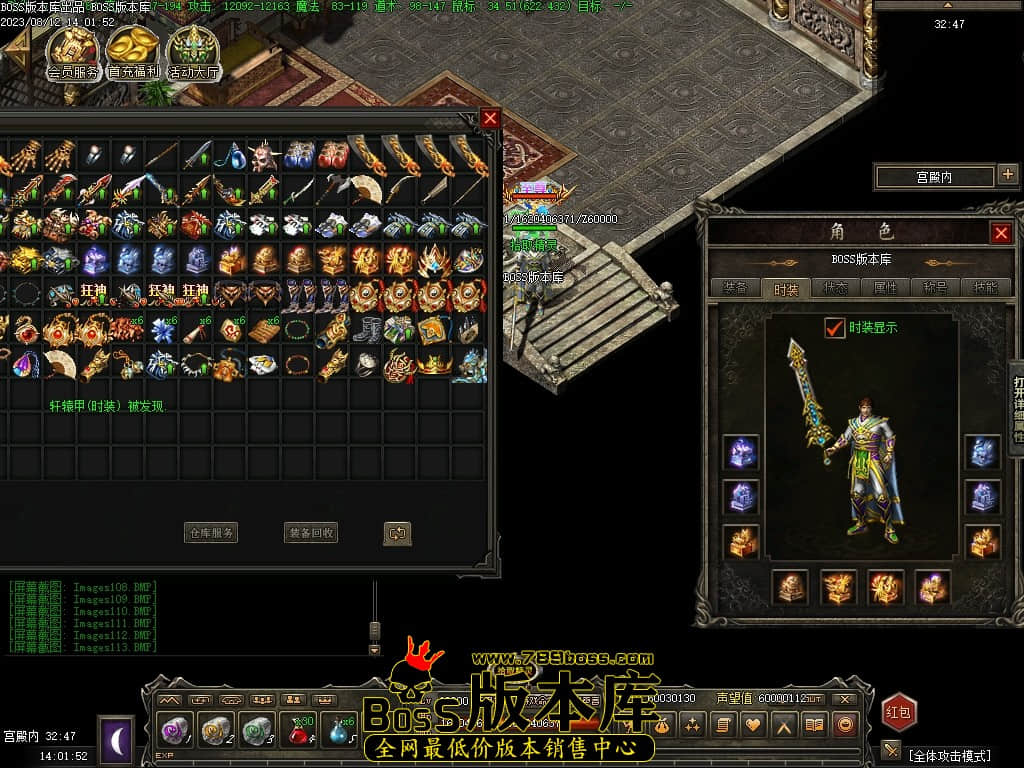Screen dimensions: 1024x768
Task: Click the 装备回收 equipment recycle button
Action: point(310,533)
